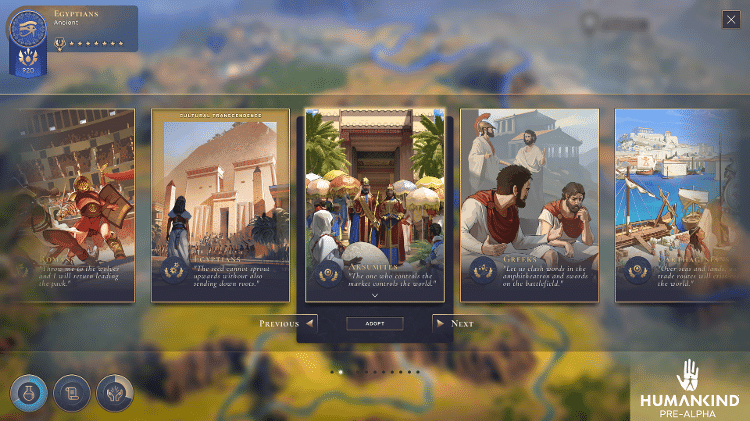The width and height of the screenshot is (750, 421).
Task: Close the culture selection screen
Action: click(731, 19)
